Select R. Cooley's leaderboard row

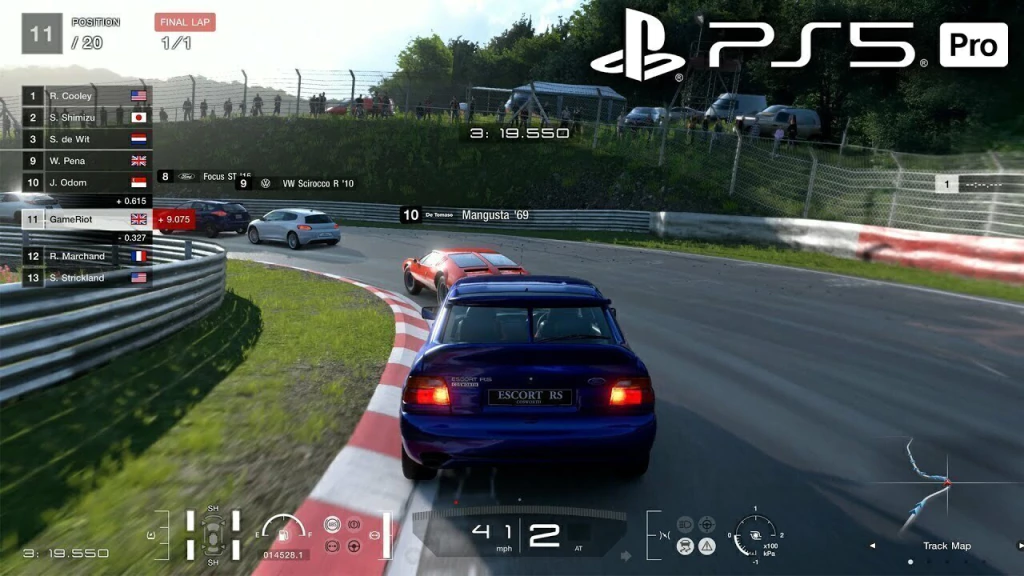(87, 96)
